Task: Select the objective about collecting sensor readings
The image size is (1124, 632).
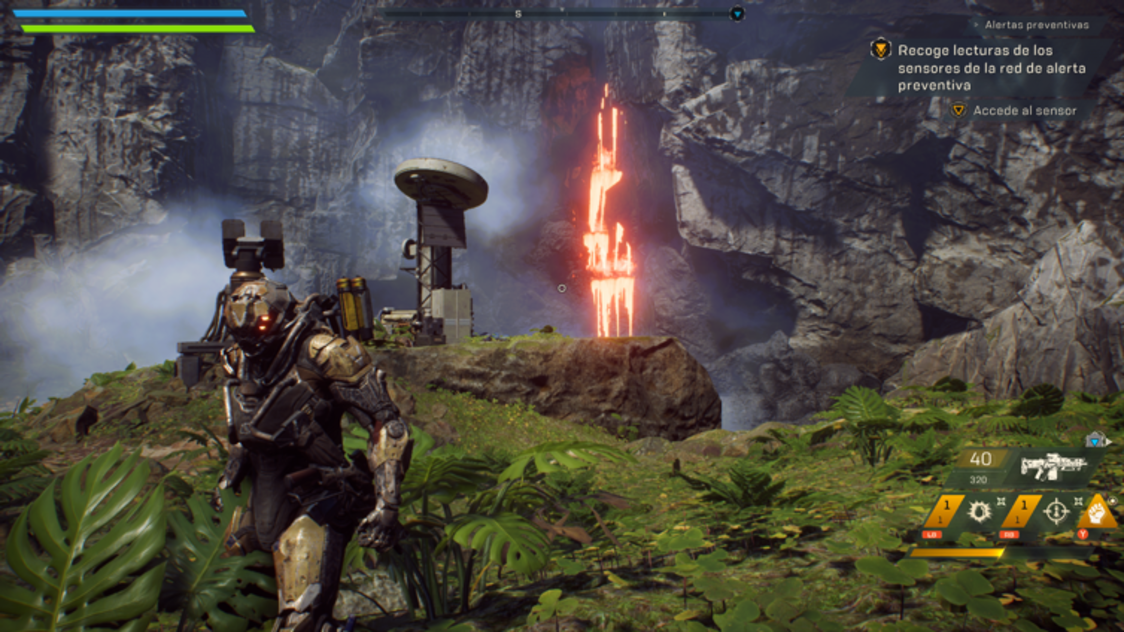Action: [x=975, y=66]
